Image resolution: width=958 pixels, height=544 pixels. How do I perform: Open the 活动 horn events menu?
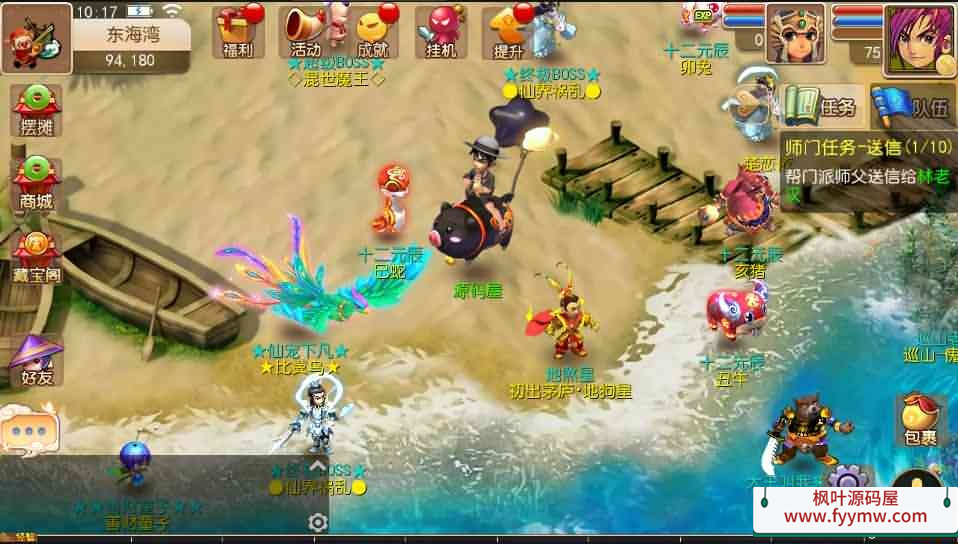(x=305, y=31)
